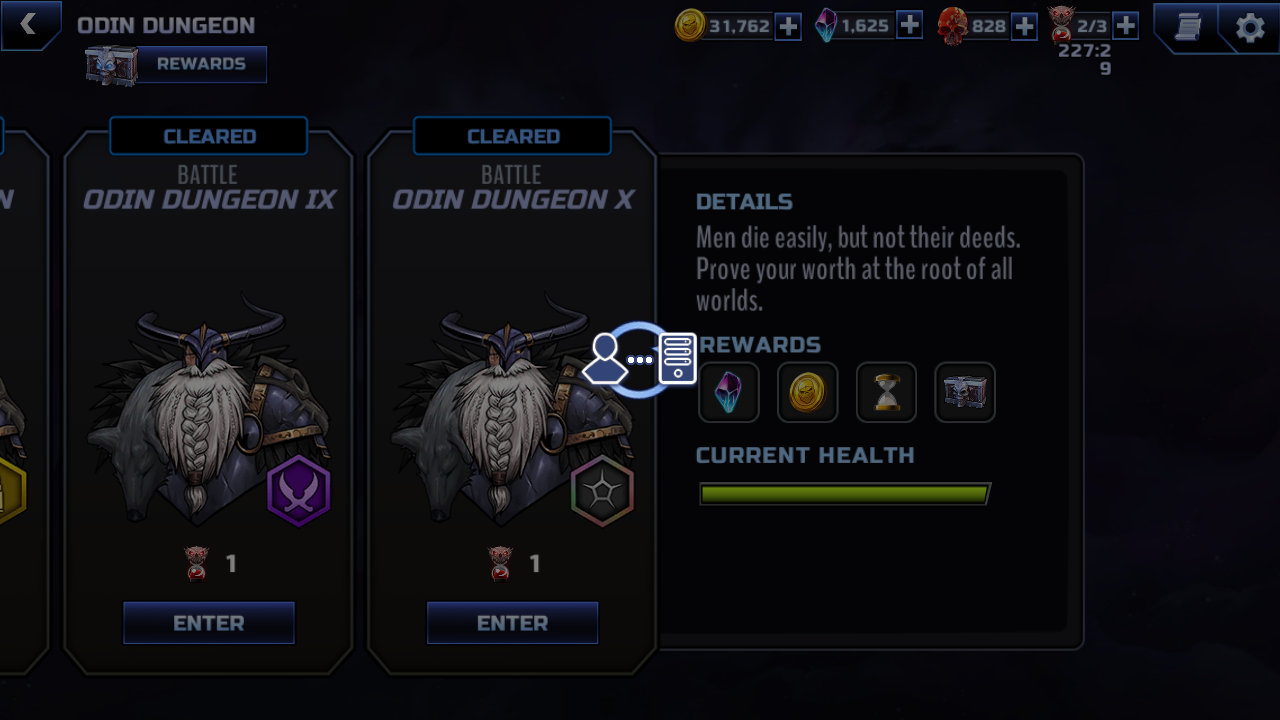Open the gear settings menu
This screenshot has height=720, width=1280.
coord(1250,27)
